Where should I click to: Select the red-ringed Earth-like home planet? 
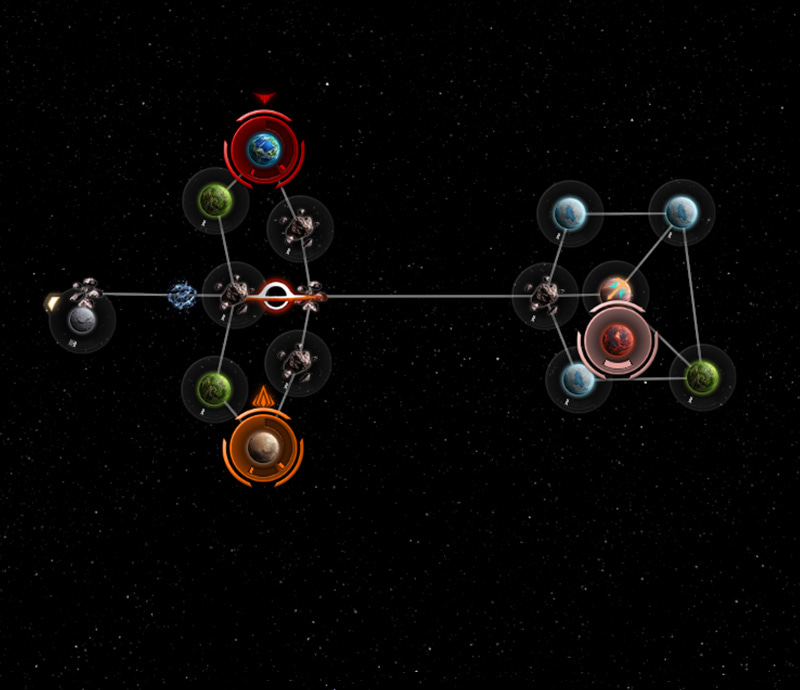click(263, 149)
